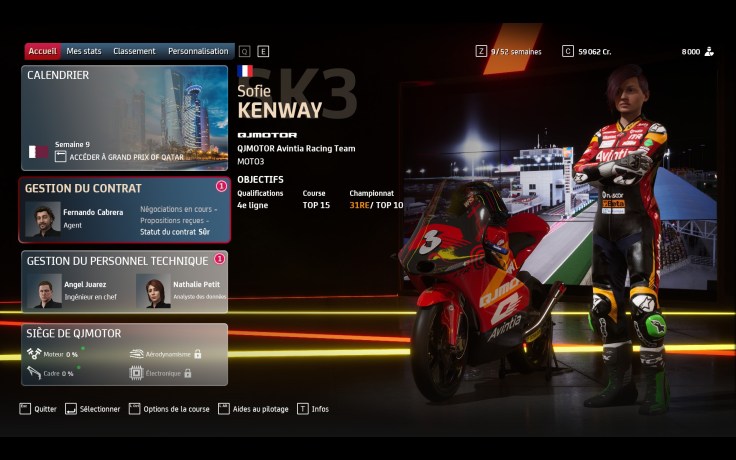Image resolution: width=736 pixels, height=460 pixels.
Task: Open the Mes stats tab
Action: [x=84, y=51]
